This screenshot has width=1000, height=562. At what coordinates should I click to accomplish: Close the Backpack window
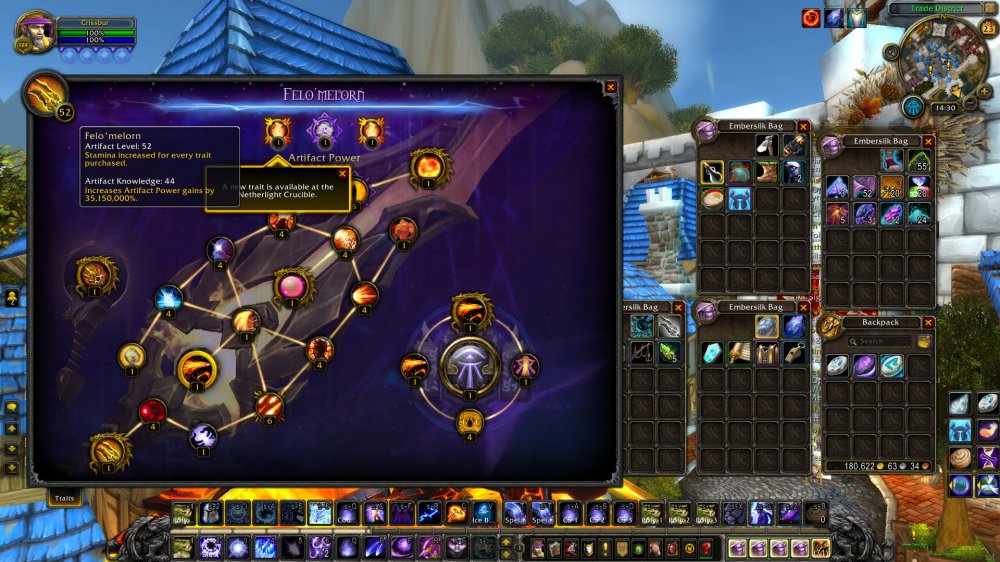[929, 323]
